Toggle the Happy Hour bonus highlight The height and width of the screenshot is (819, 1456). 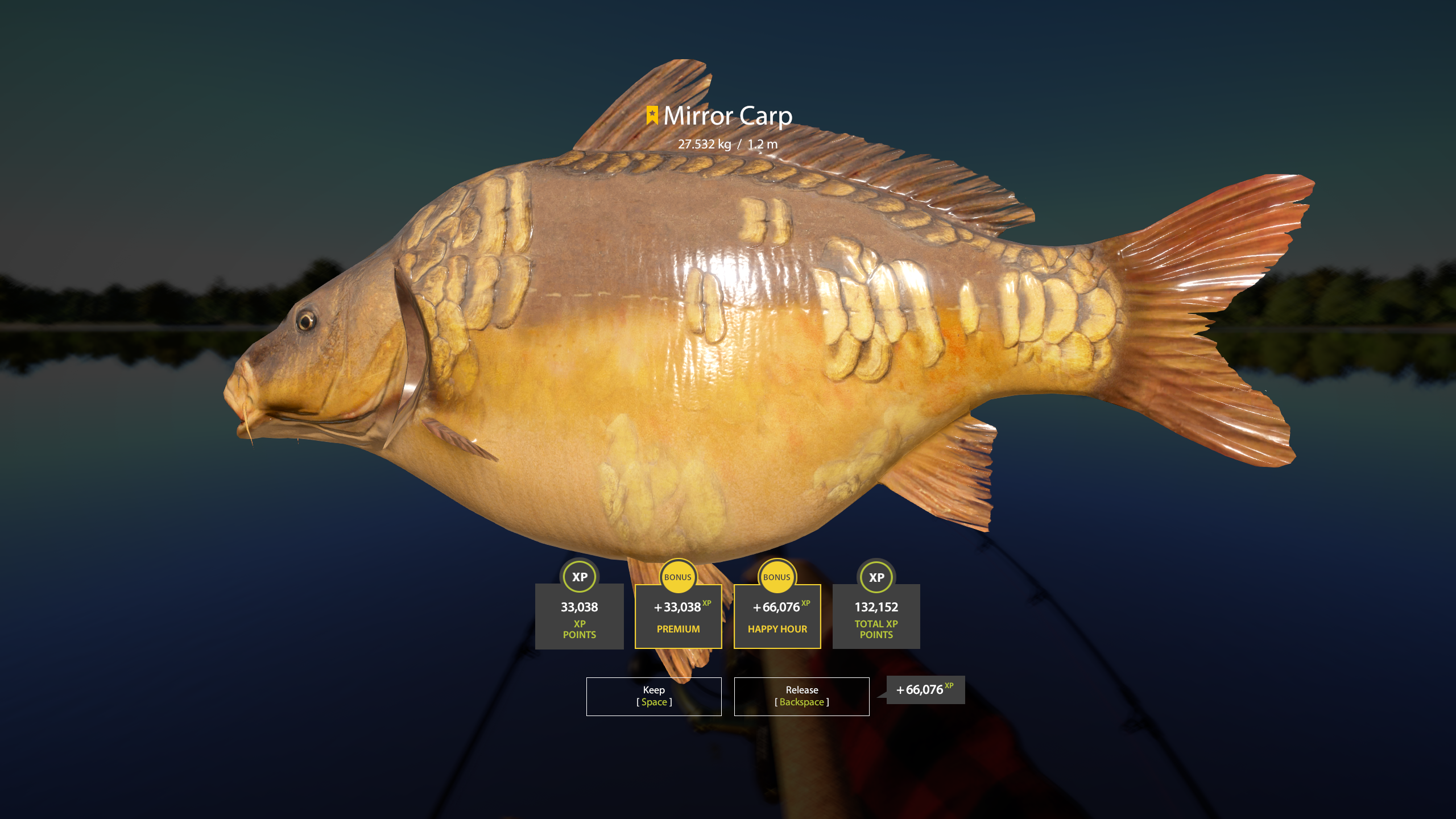(x=777, y=617)
